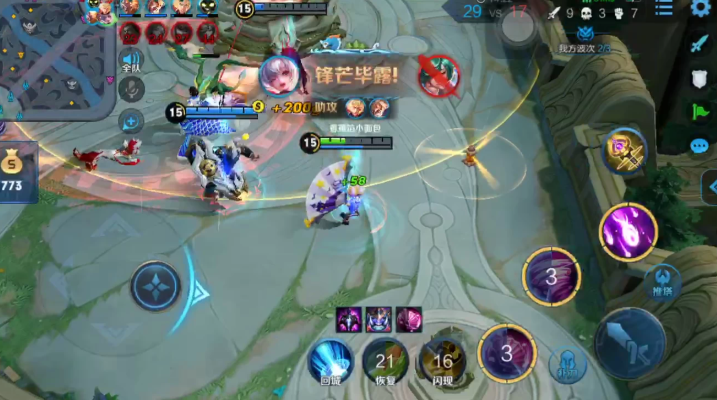Activate the 恢复 heal spell

[x=384, y=360]
